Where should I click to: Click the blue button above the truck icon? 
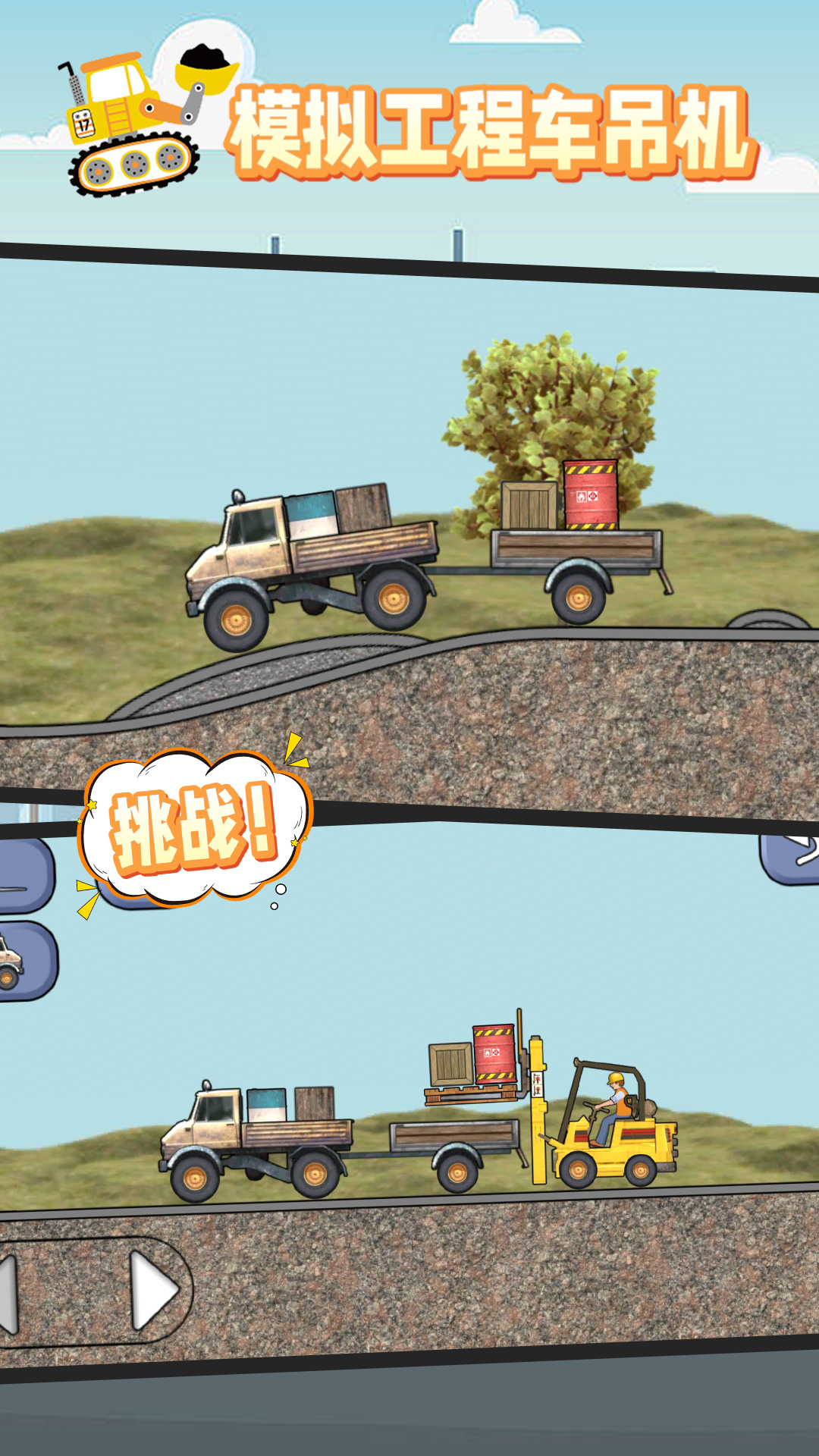(23, 876)
